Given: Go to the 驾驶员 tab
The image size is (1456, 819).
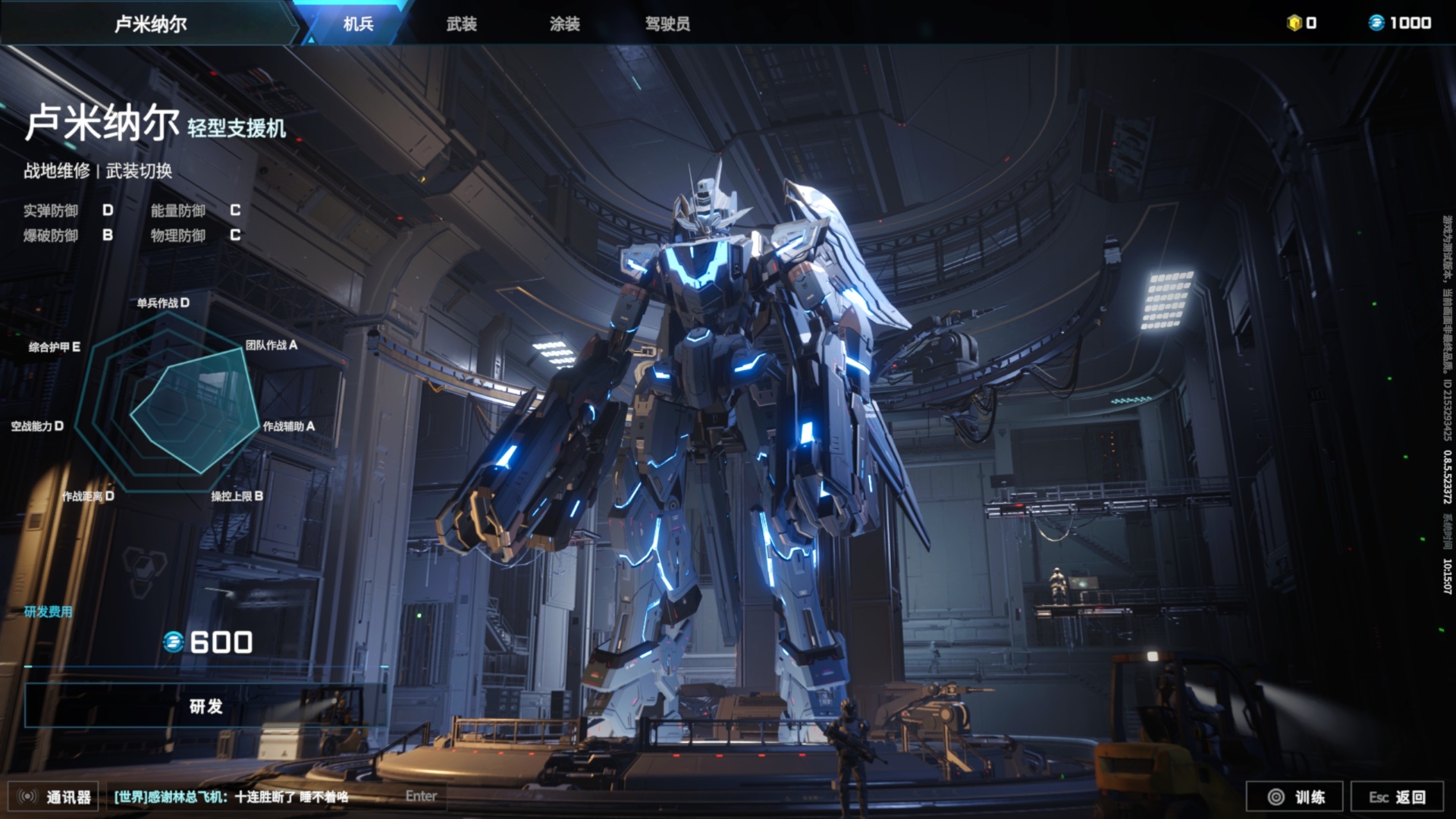Looking at the screenshot, I should point(667,24).
